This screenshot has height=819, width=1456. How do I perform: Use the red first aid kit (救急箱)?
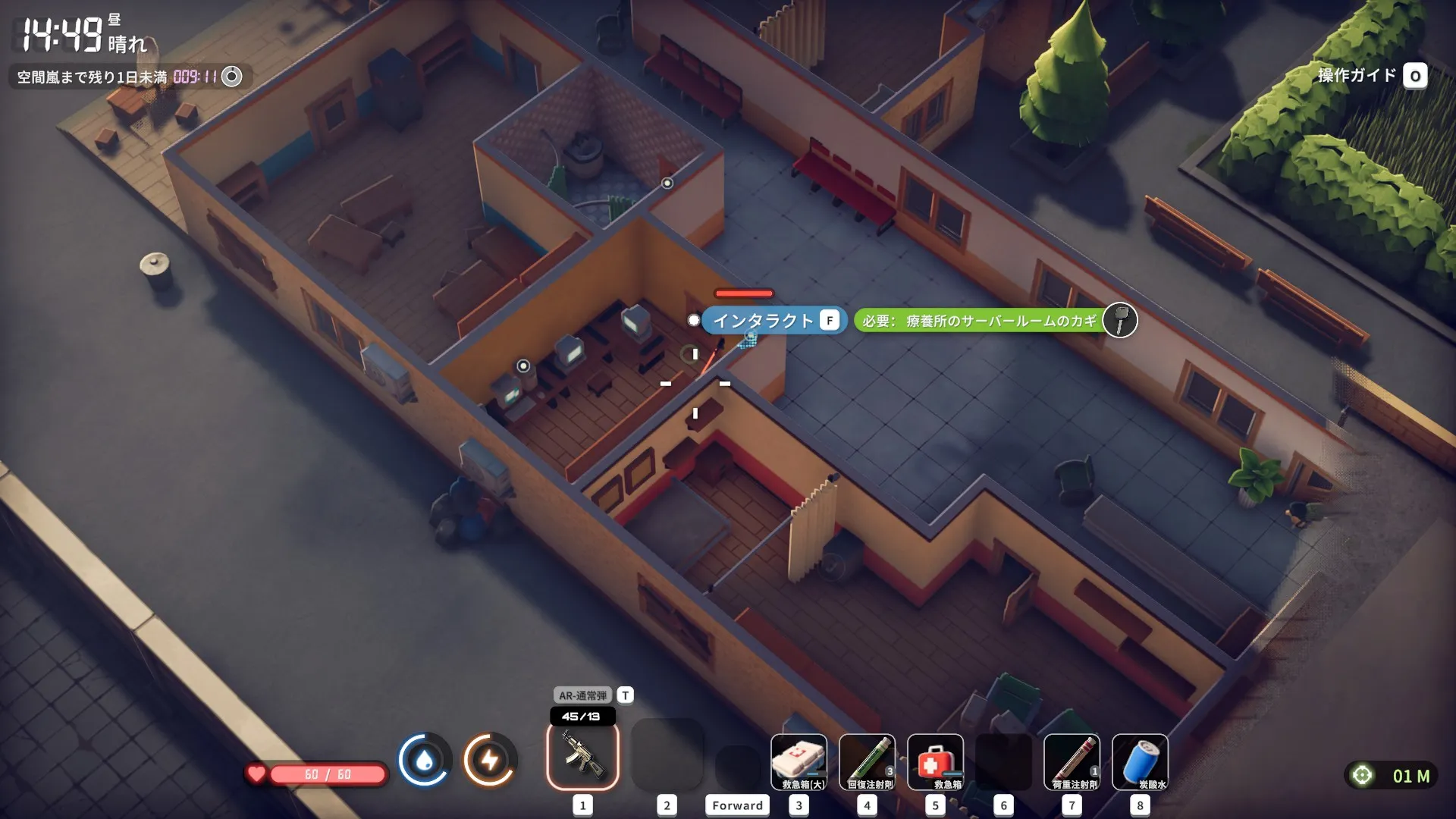coord(935,761)
